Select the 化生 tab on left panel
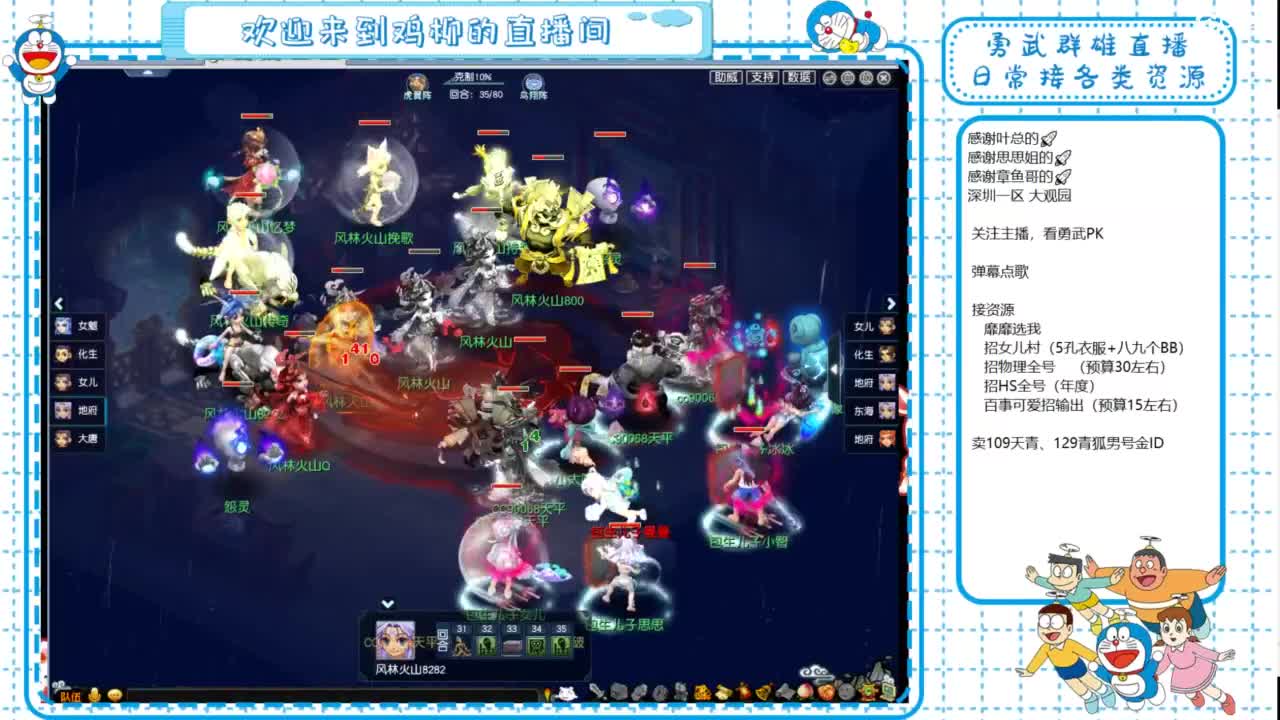 click(80, 354)
